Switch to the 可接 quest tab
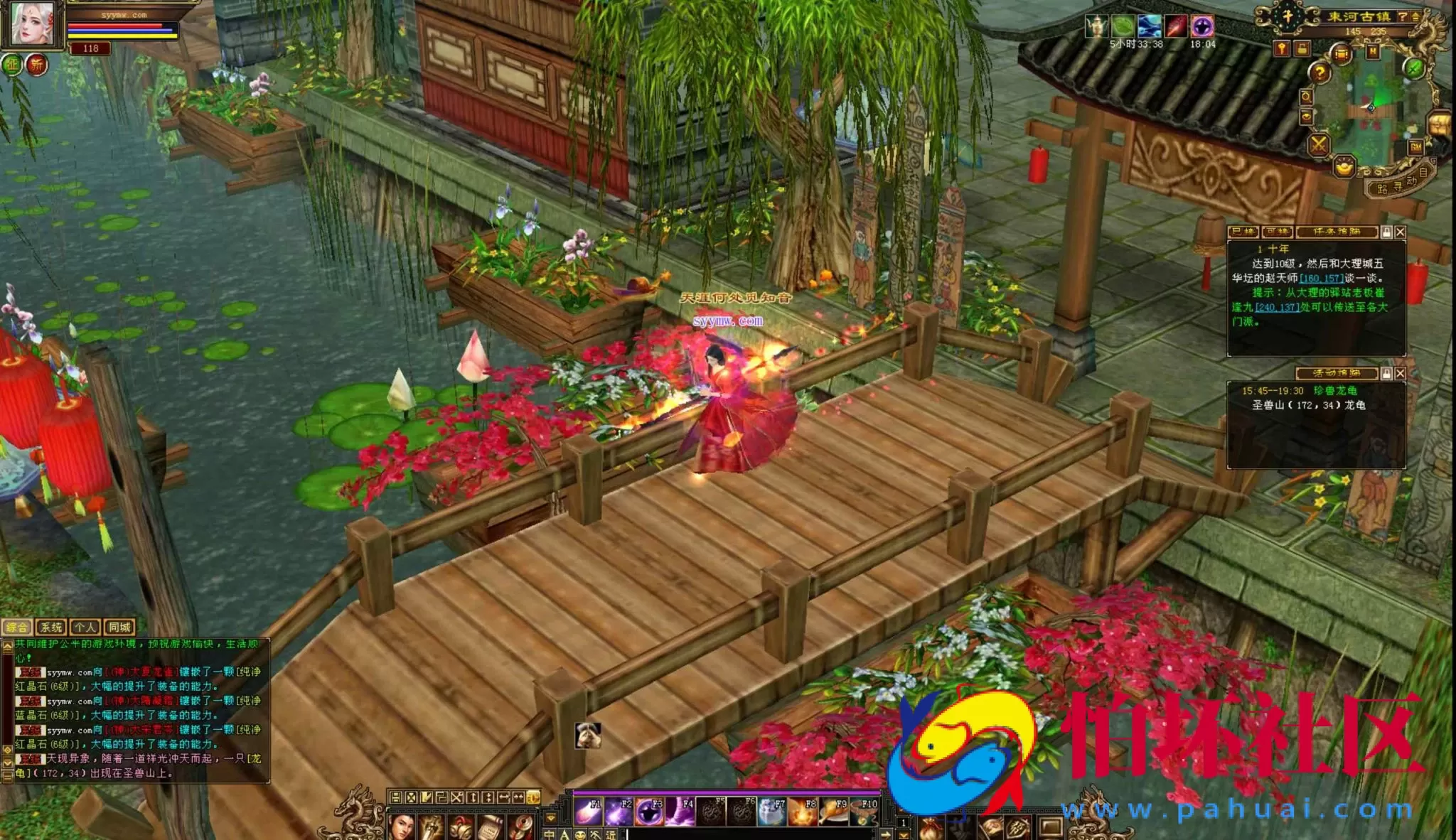1456x840 pixels. [1276, 232]
